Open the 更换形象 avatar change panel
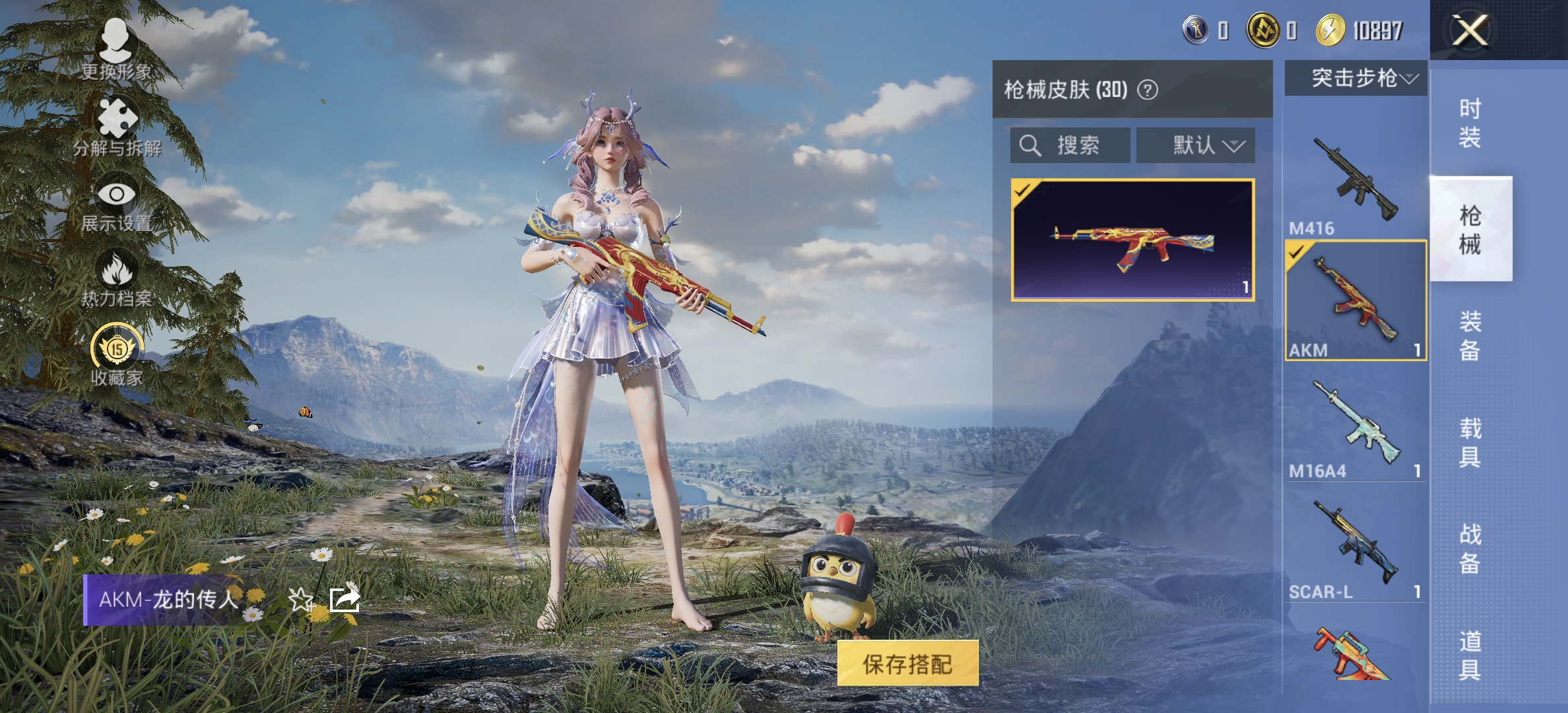This screenshot has width=1568, height=713. point(115,43)
